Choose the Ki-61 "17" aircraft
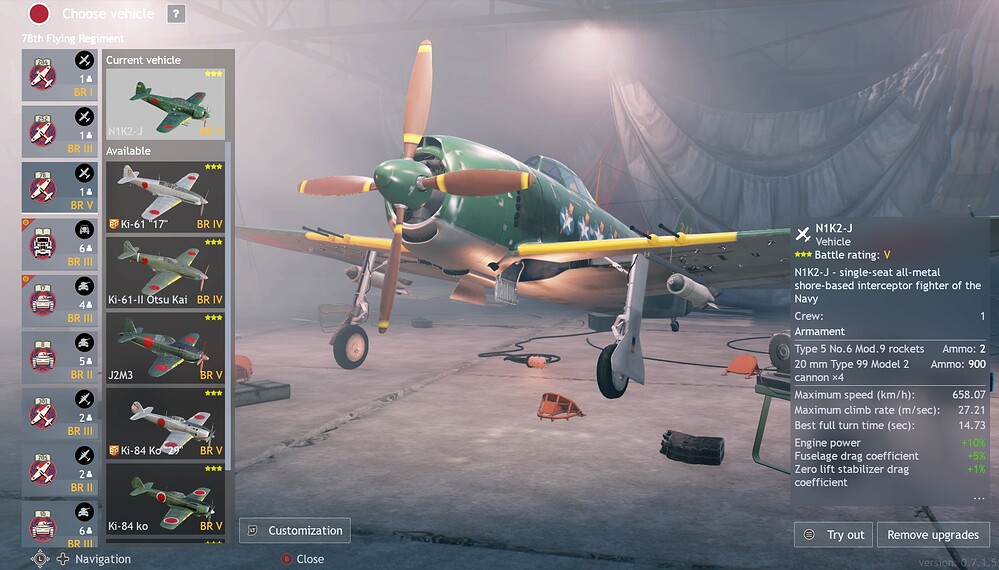 [165, 197]
